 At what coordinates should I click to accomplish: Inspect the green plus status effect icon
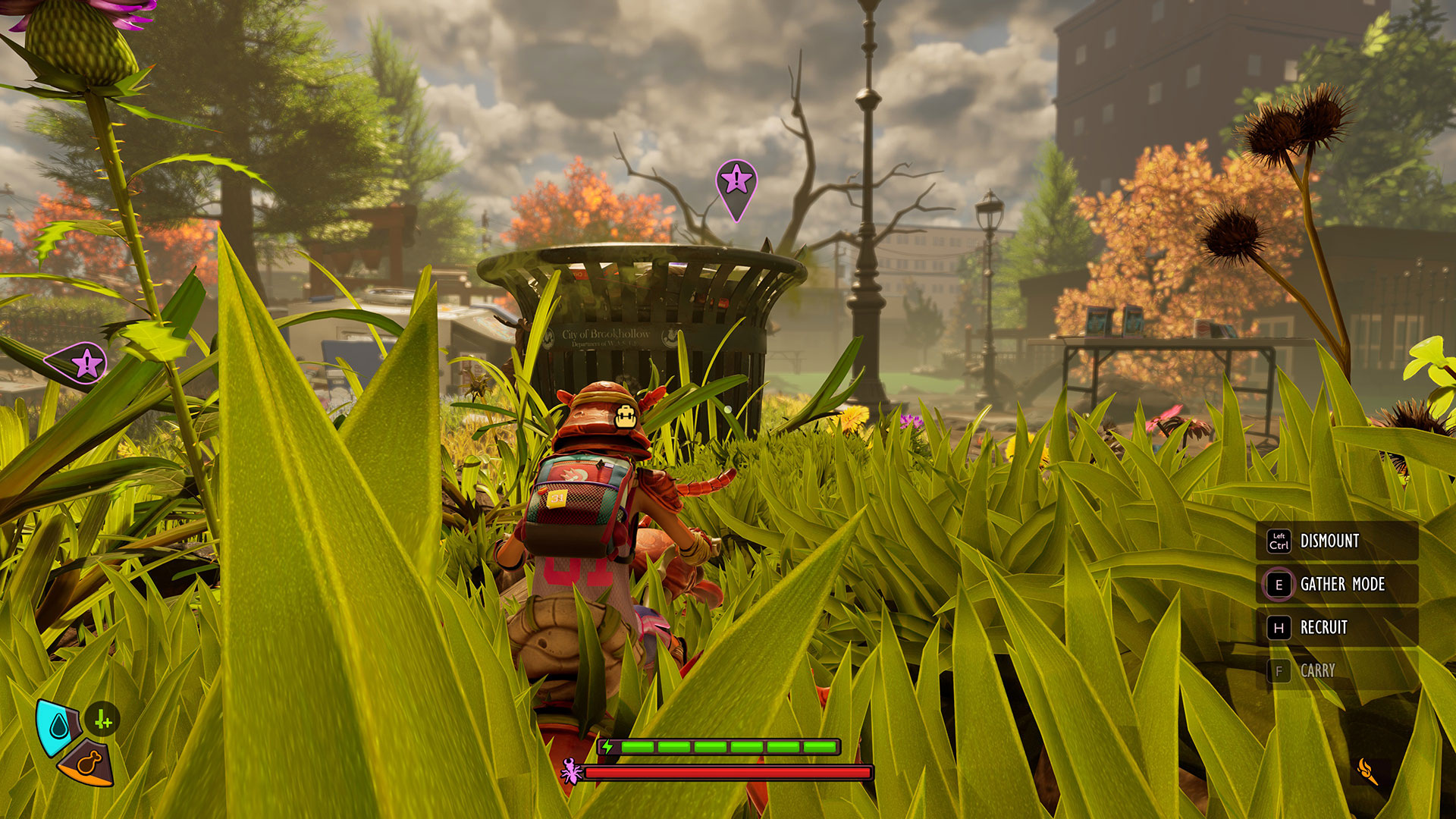coord(102,720)
